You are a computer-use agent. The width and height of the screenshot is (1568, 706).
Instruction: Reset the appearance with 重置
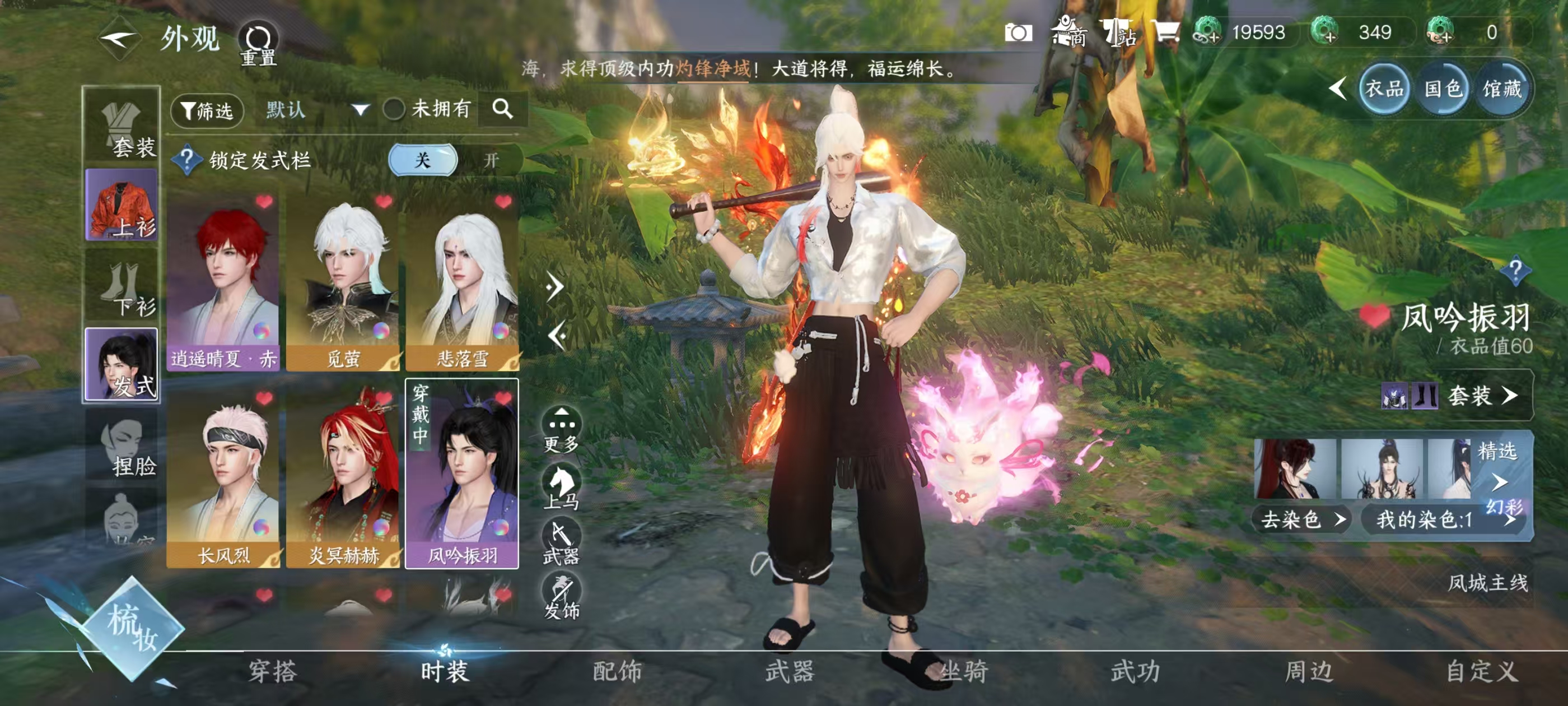coord(259,44)
